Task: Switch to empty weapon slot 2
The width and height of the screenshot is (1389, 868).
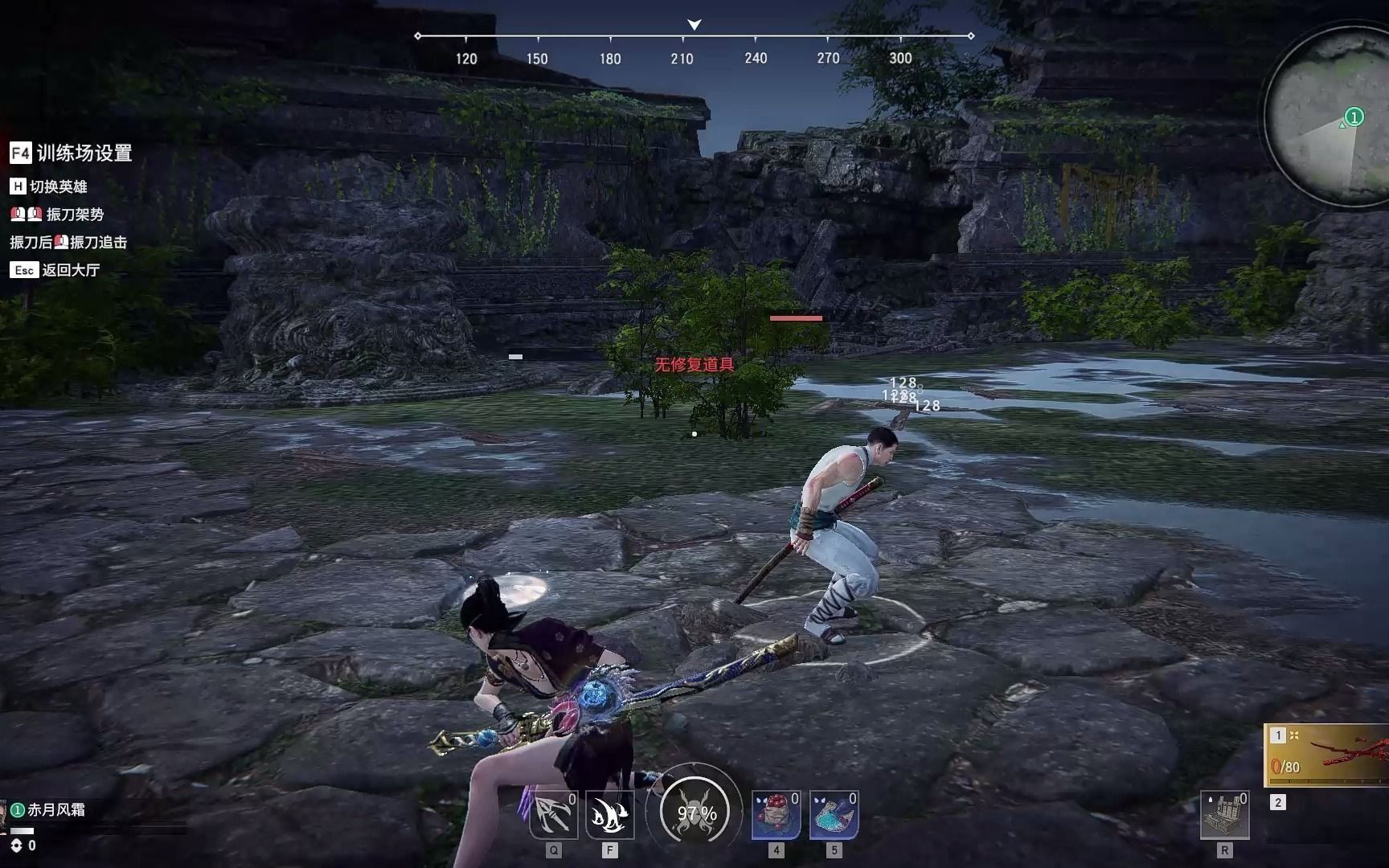Action: [x=1278, y=802]
